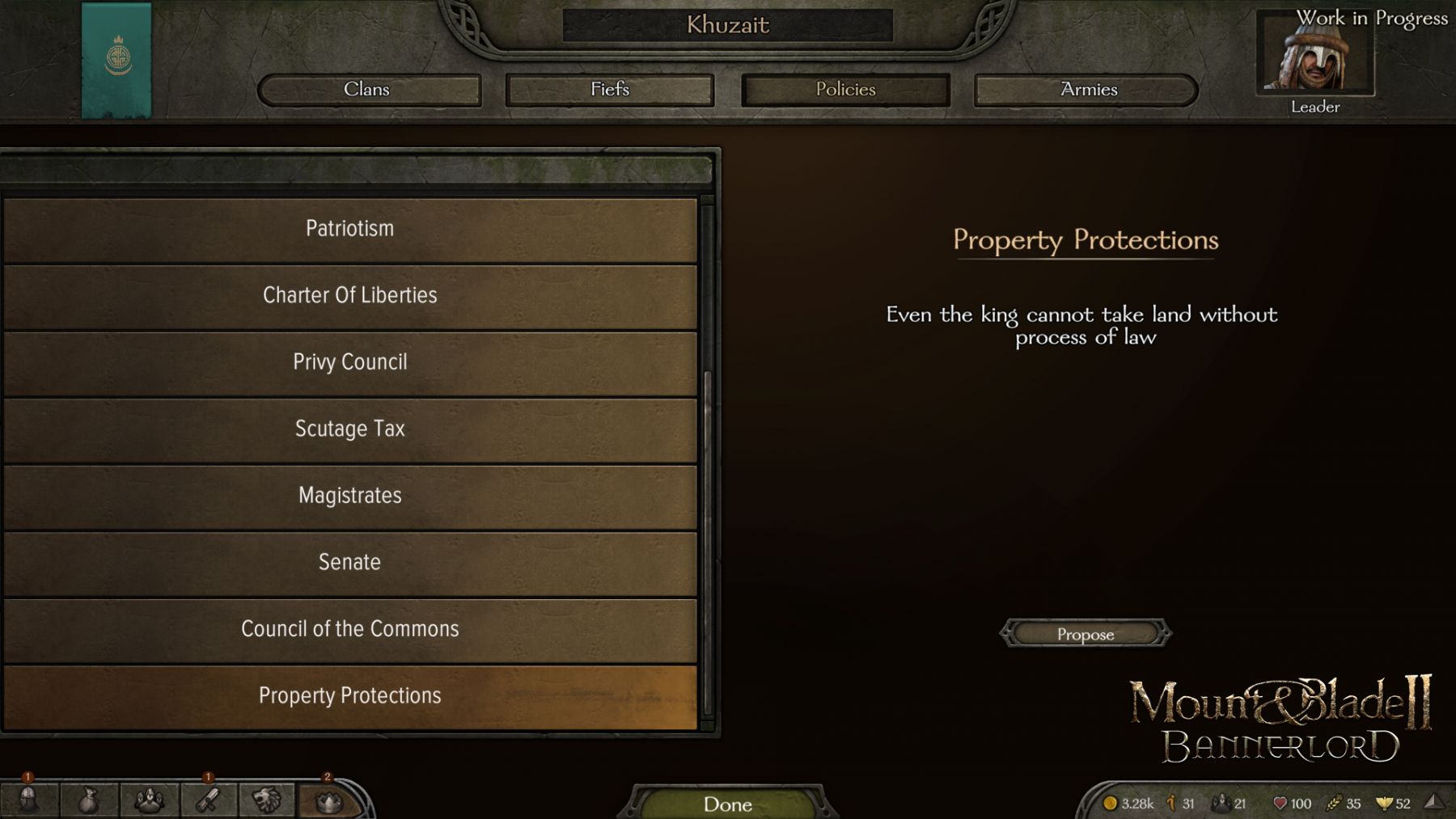Open the party screen icon with three figures

click(x=149, y=800)
